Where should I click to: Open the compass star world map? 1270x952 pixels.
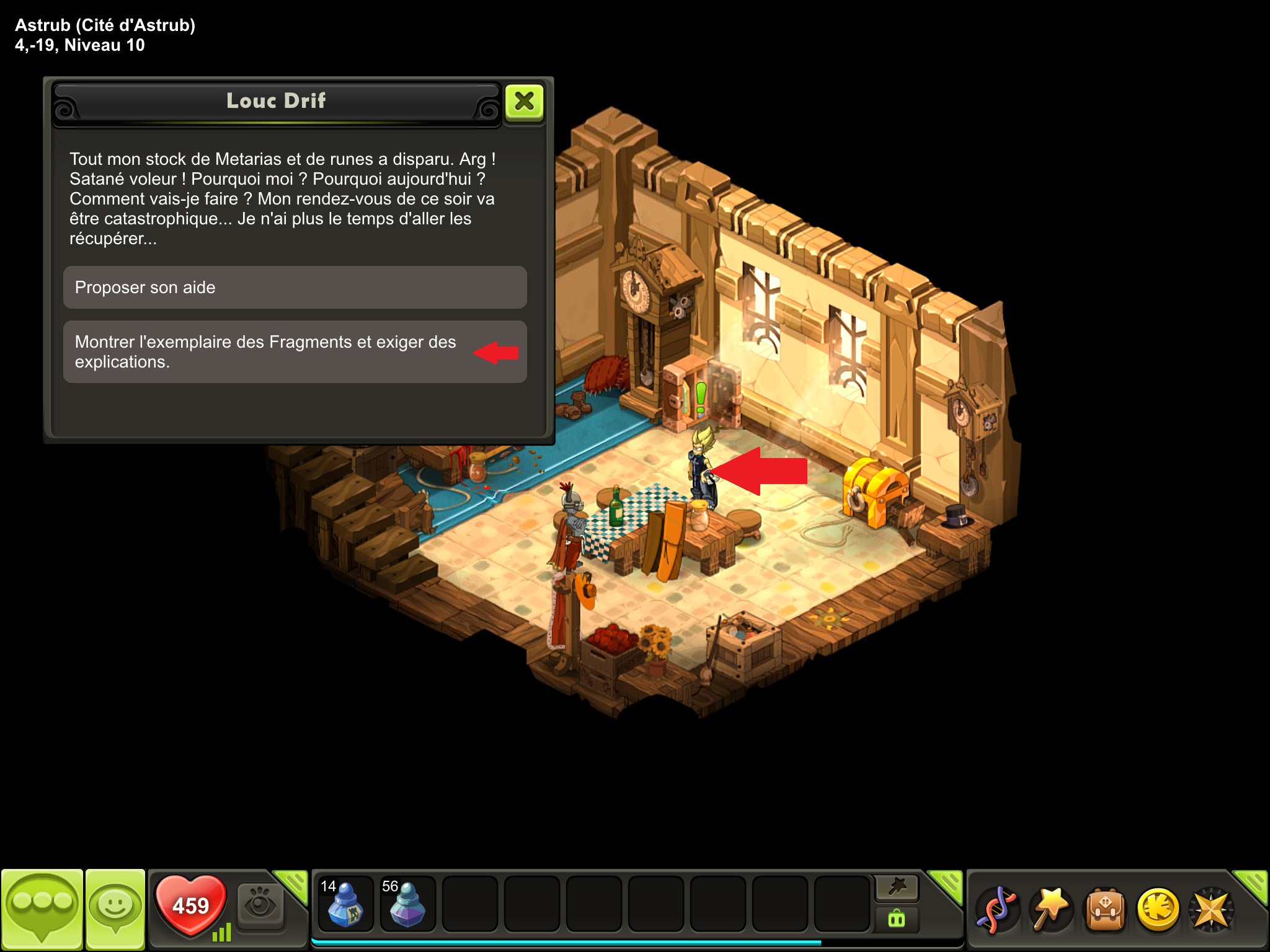pos(1211,909)
